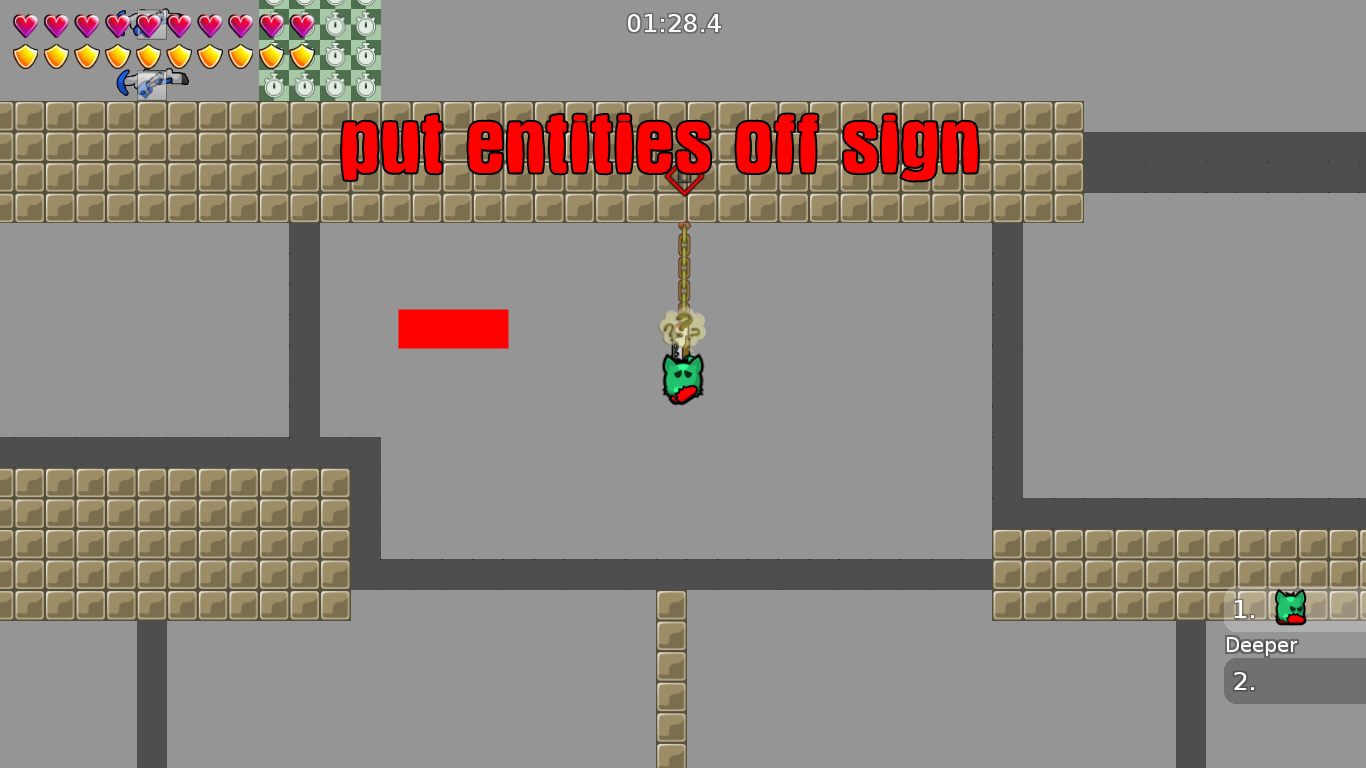Image resolution: width=1366 pixels, height=768 pixels.
Task: Click the question marks above the hanging cat
Action: pyautogui.click(x=683, y=324)
